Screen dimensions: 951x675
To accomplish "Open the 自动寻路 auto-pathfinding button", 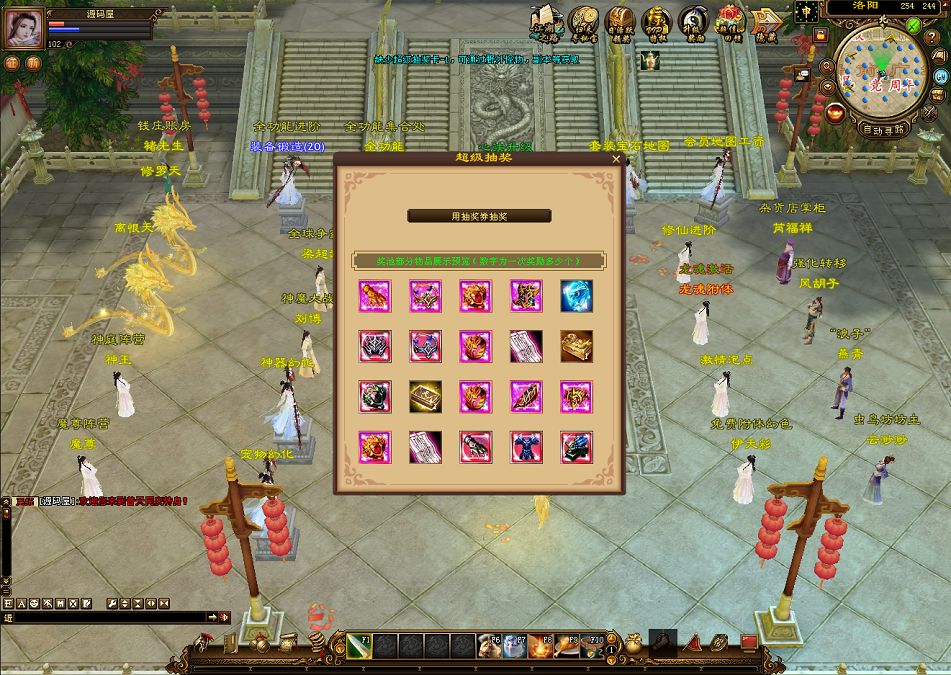I will pos(883,129).
